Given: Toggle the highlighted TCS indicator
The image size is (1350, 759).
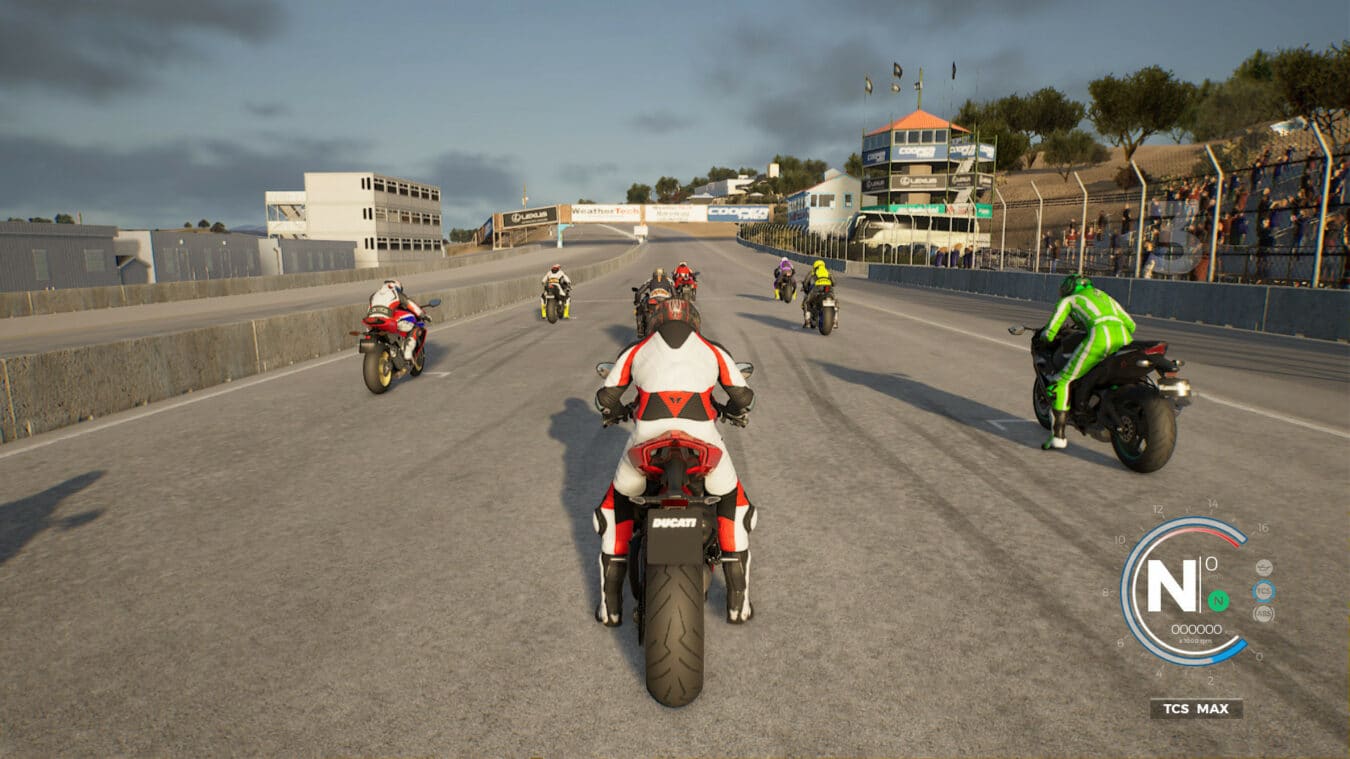Looking at the screenshot, I should pos(1265,590).
